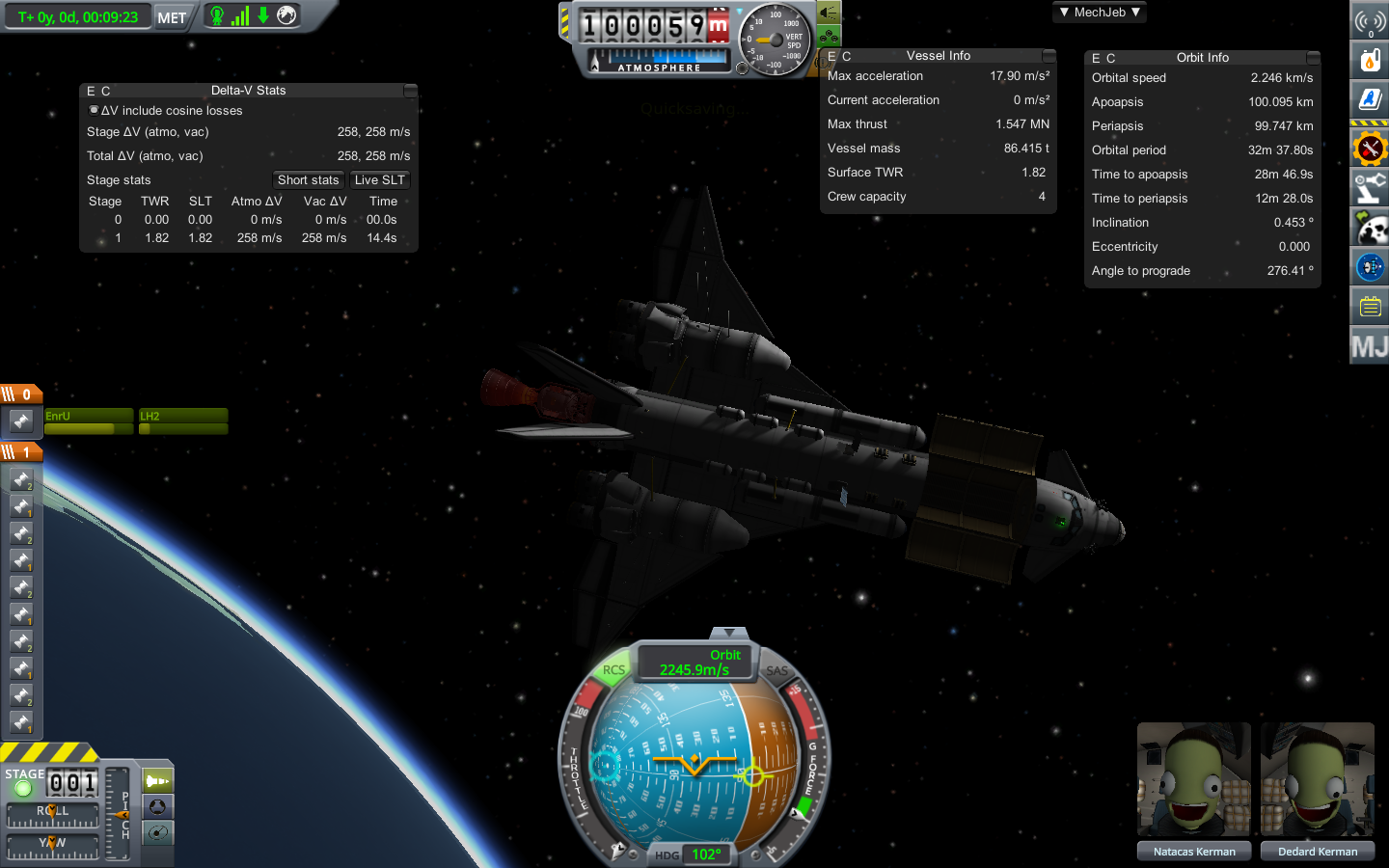Click the green stage indicator light

point(23,789)
